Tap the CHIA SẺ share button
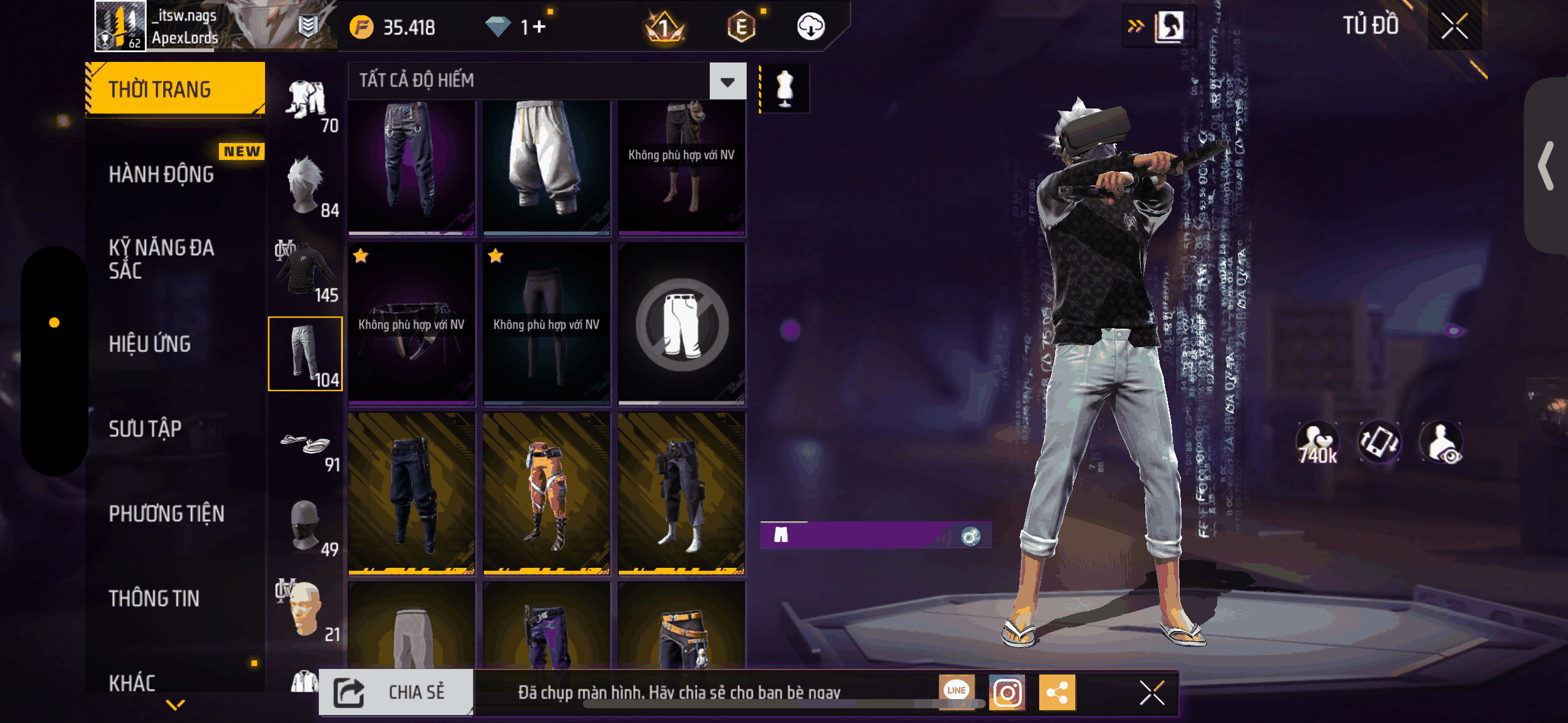The height and width of the screenshot is (723, 1568). click(396, 692)
